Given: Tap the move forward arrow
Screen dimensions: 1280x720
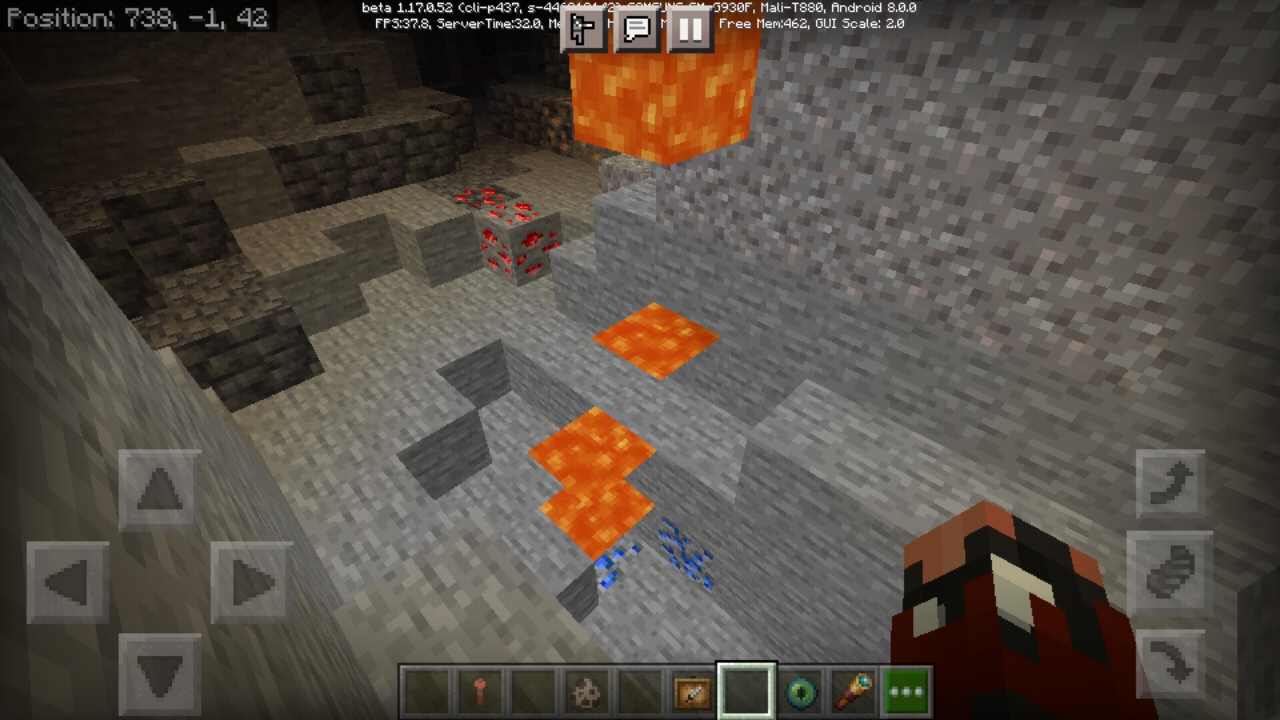Looking at the screenshot, I should pyautogui.click(x=160, y=490).
